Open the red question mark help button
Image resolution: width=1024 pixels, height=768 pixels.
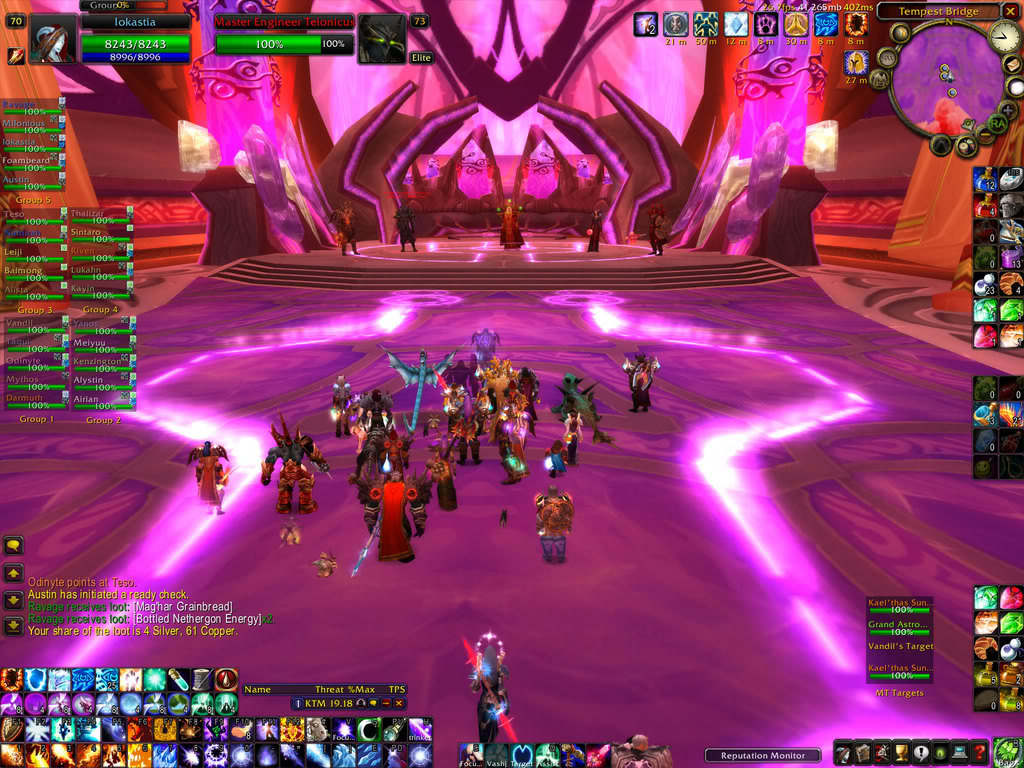pos(979,753)
